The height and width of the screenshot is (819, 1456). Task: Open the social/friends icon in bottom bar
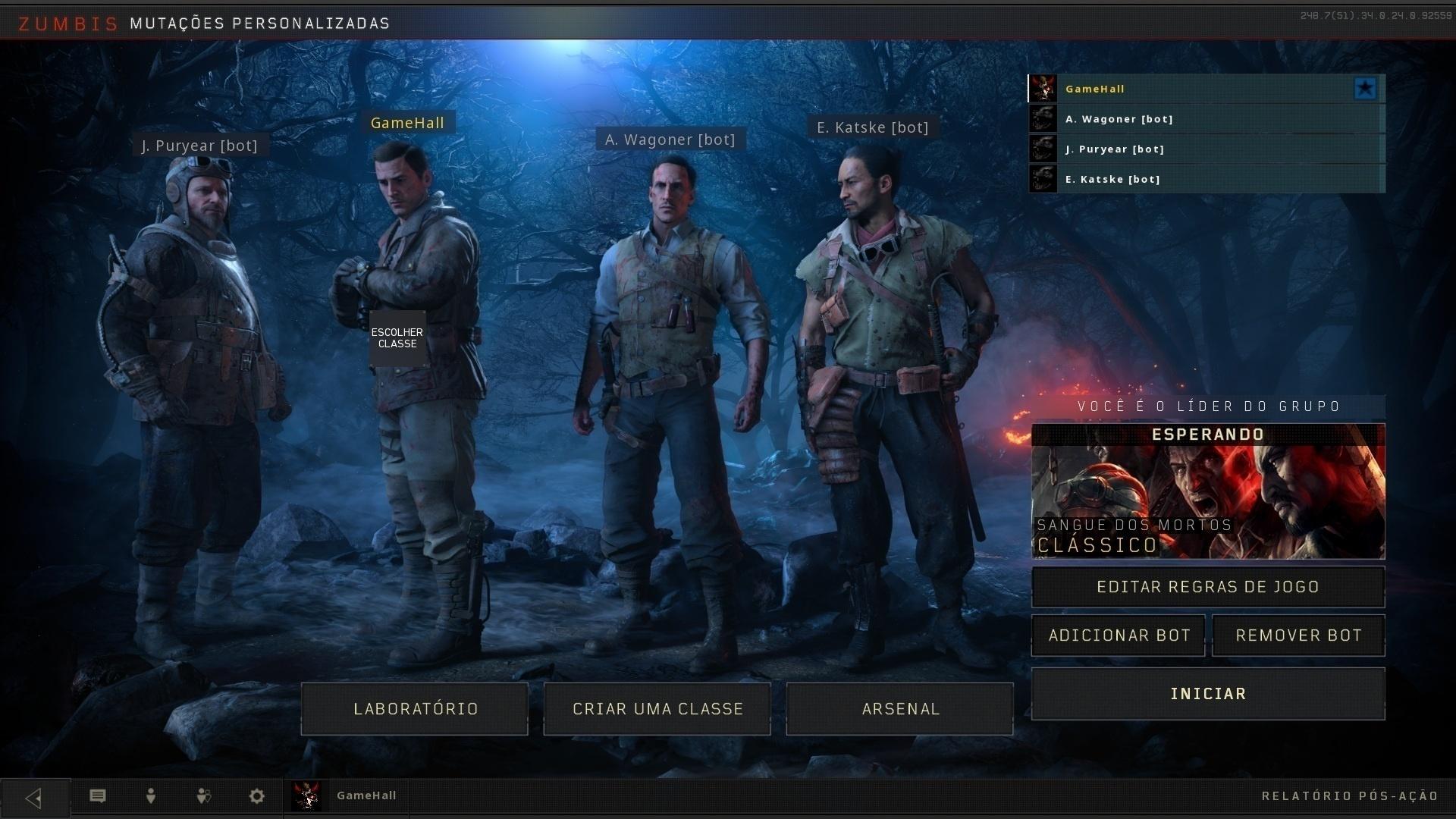tap(203, 795)
